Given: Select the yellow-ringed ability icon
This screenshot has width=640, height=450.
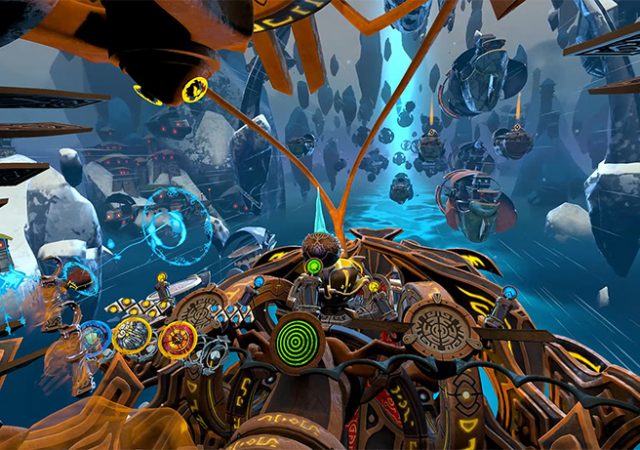Looking at the screenshot, I should point(131,335).
